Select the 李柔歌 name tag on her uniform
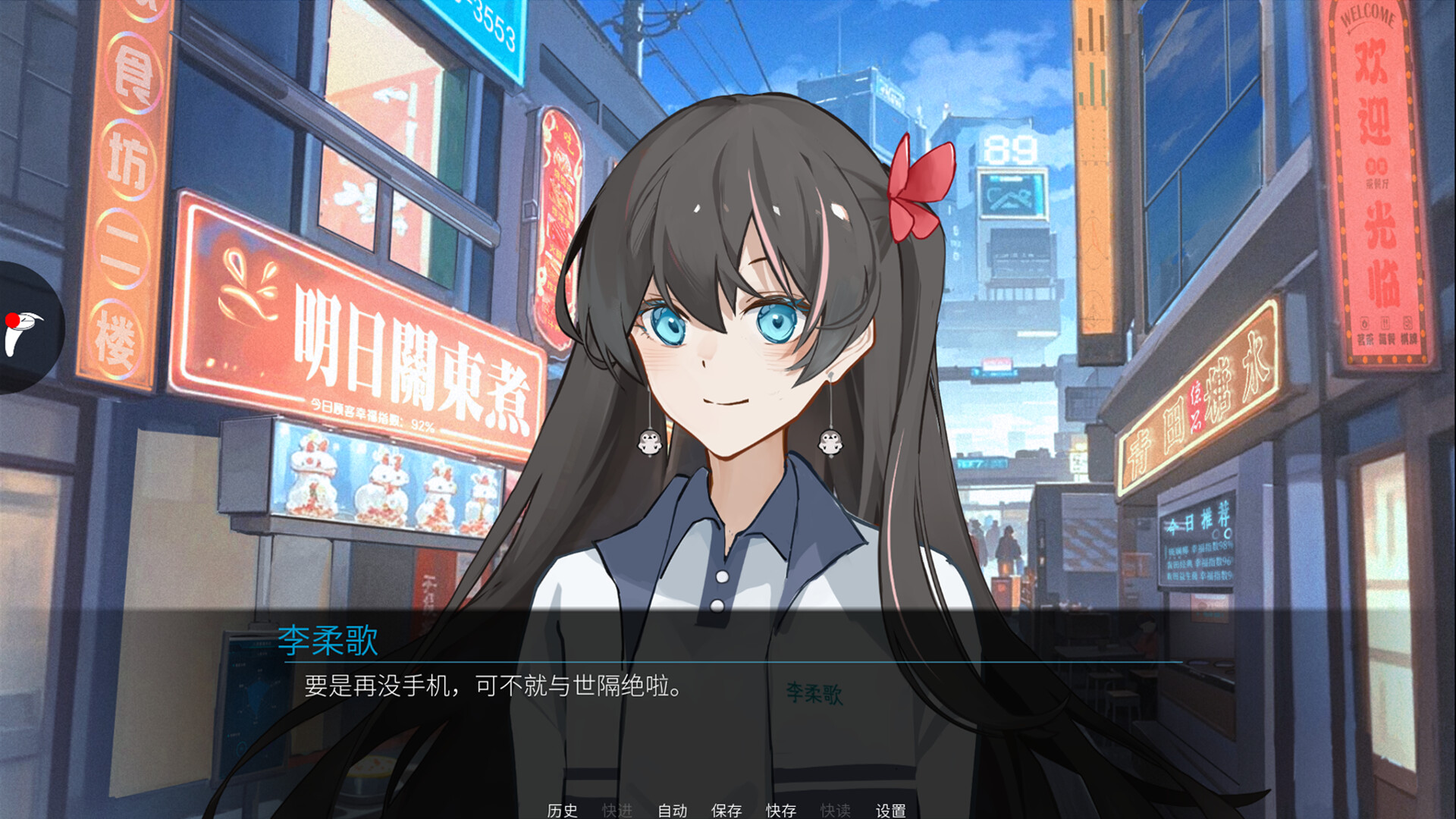1456x819 pixels. click(813, 692)
